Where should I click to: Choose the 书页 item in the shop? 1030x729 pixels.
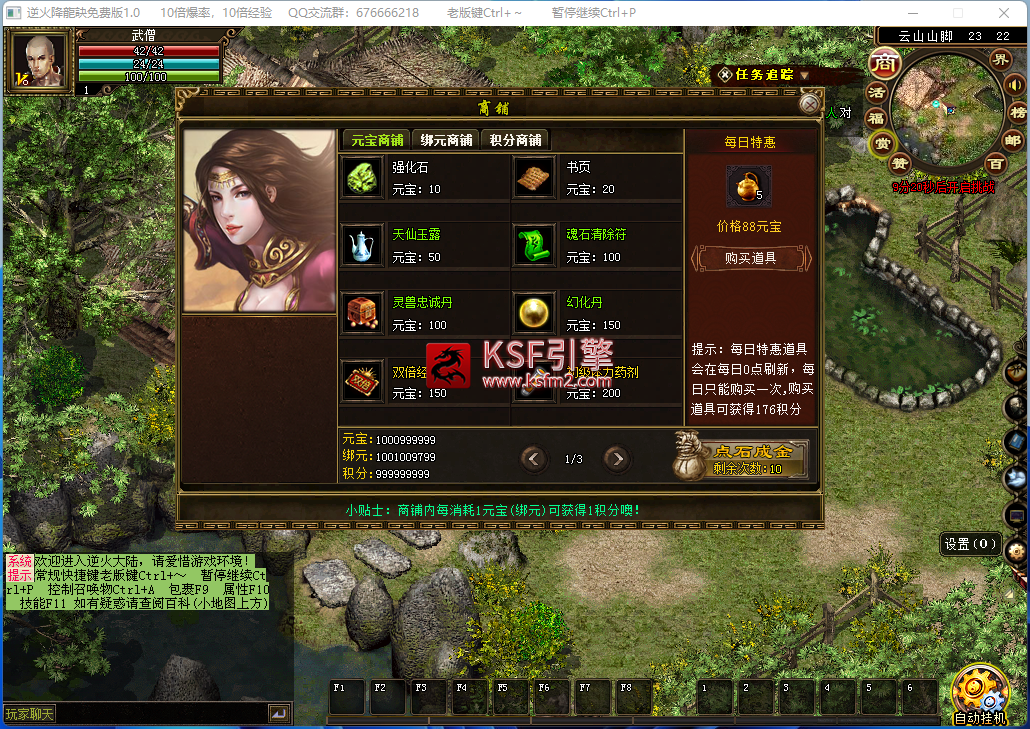point(535,177)
